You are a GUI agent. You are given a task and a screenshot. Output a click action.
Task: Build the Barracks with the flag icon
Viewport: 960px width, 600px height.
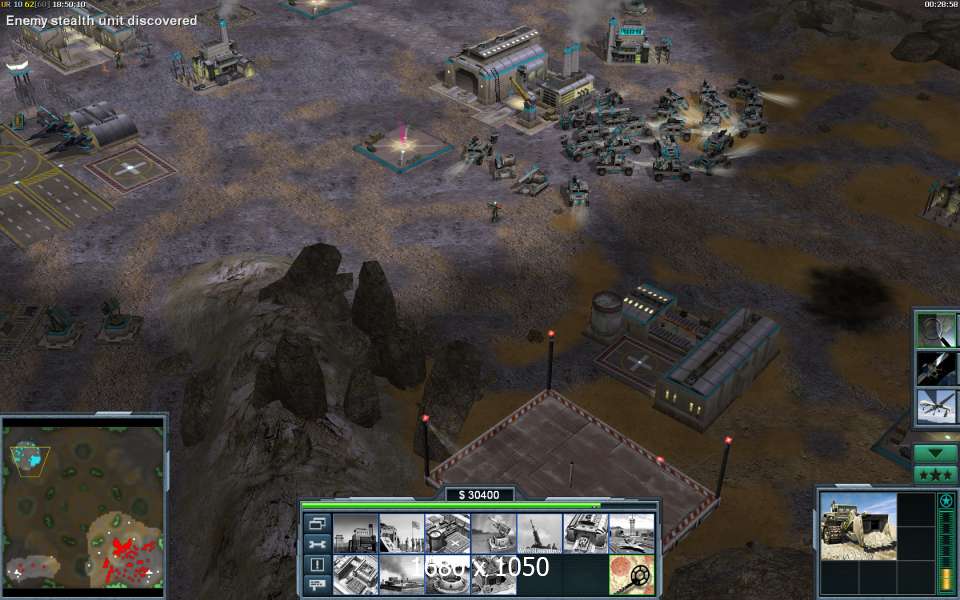point(402,533)
